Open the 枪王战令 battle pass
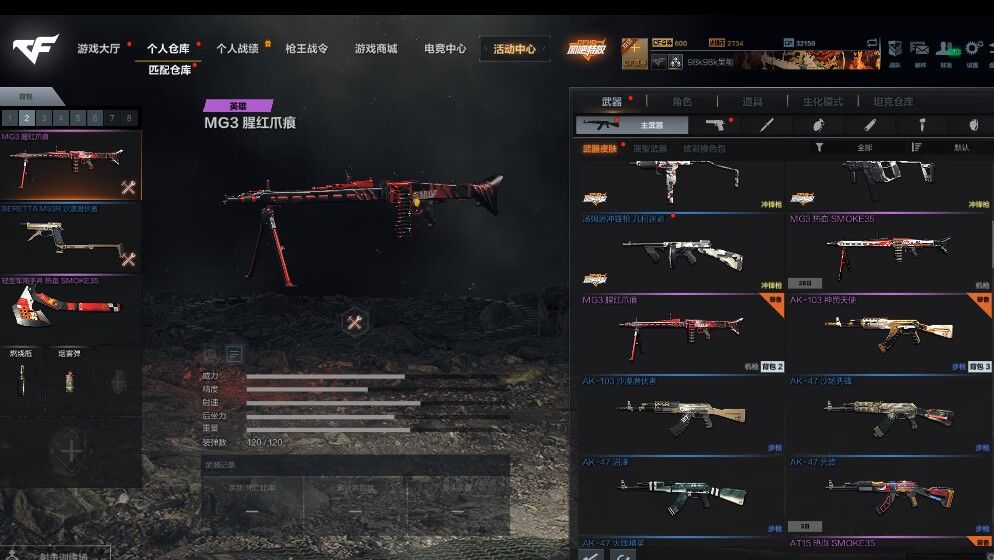 [306, 48]
